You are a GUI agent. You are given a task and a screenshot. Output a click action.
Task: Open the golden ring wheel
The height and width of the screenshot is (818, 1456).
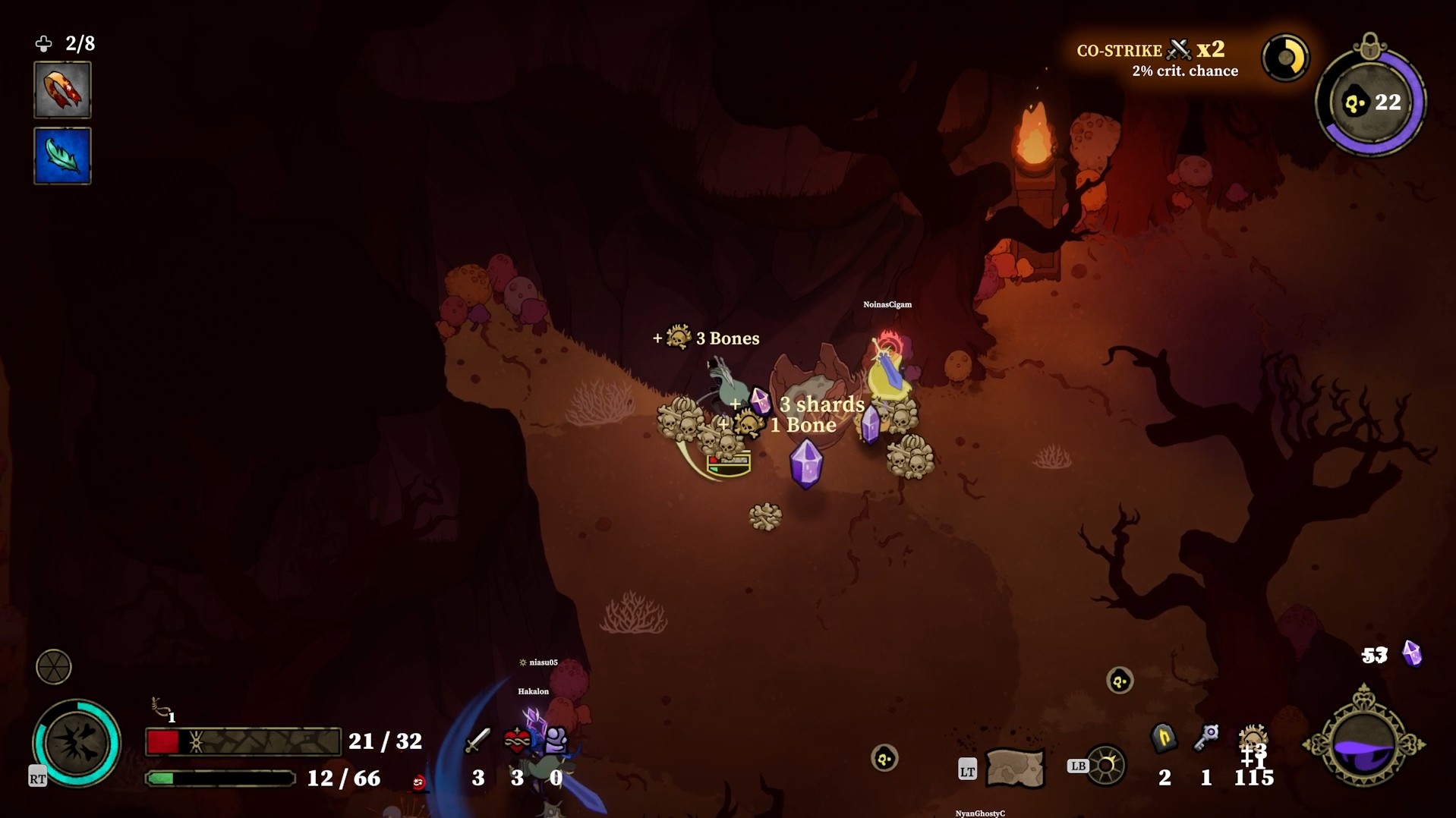tap(1105, 766)
